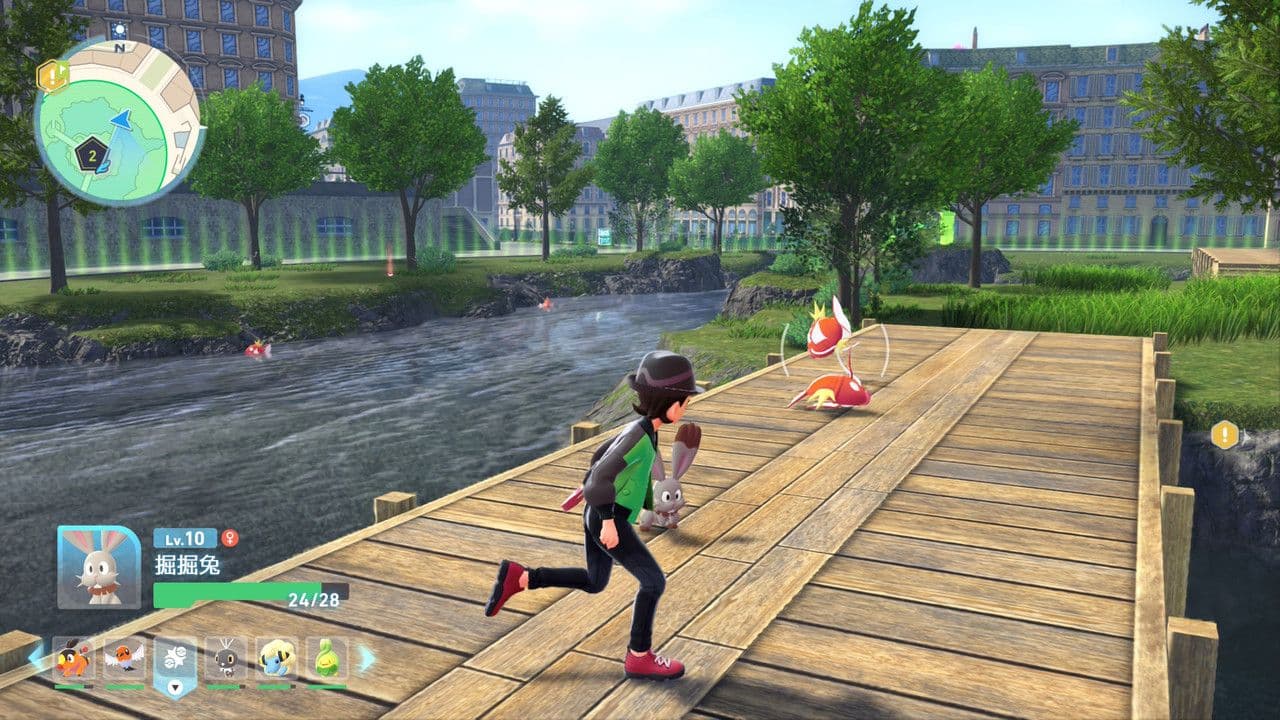Cycle party left with the left arrow
Viewport: 1280px width, 720px height.
tap(36, 657)
